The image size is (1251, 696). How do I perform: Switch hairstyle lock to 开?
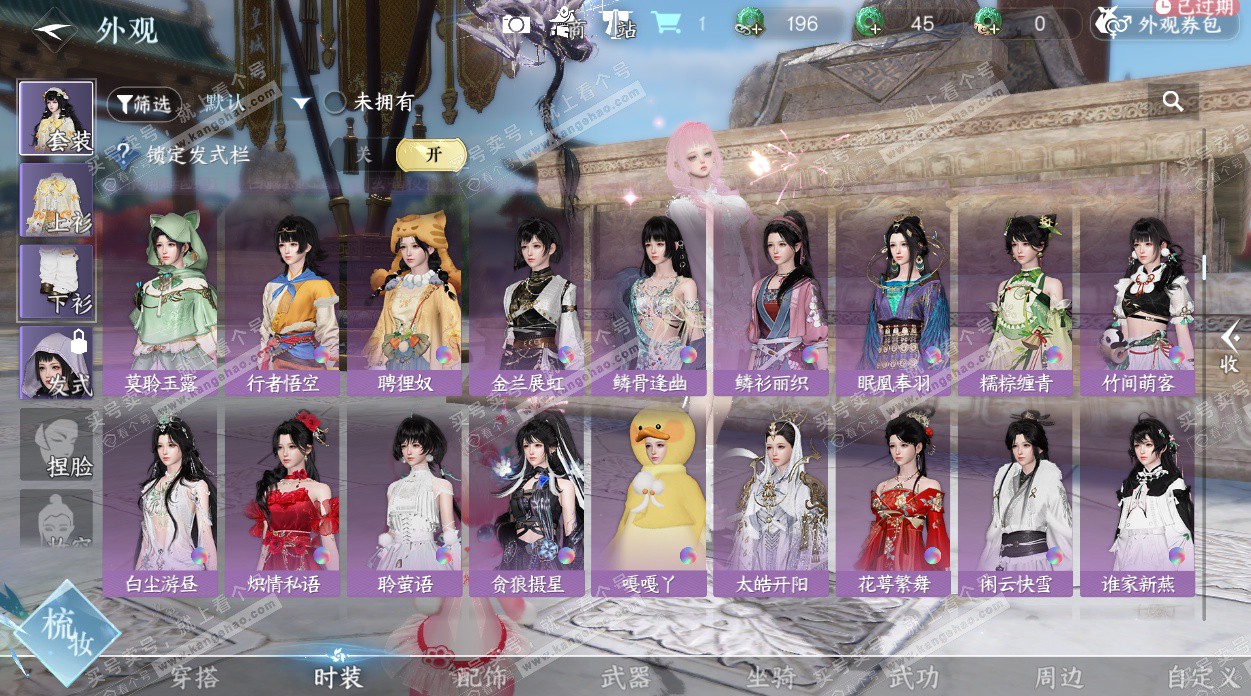(431, 154)
